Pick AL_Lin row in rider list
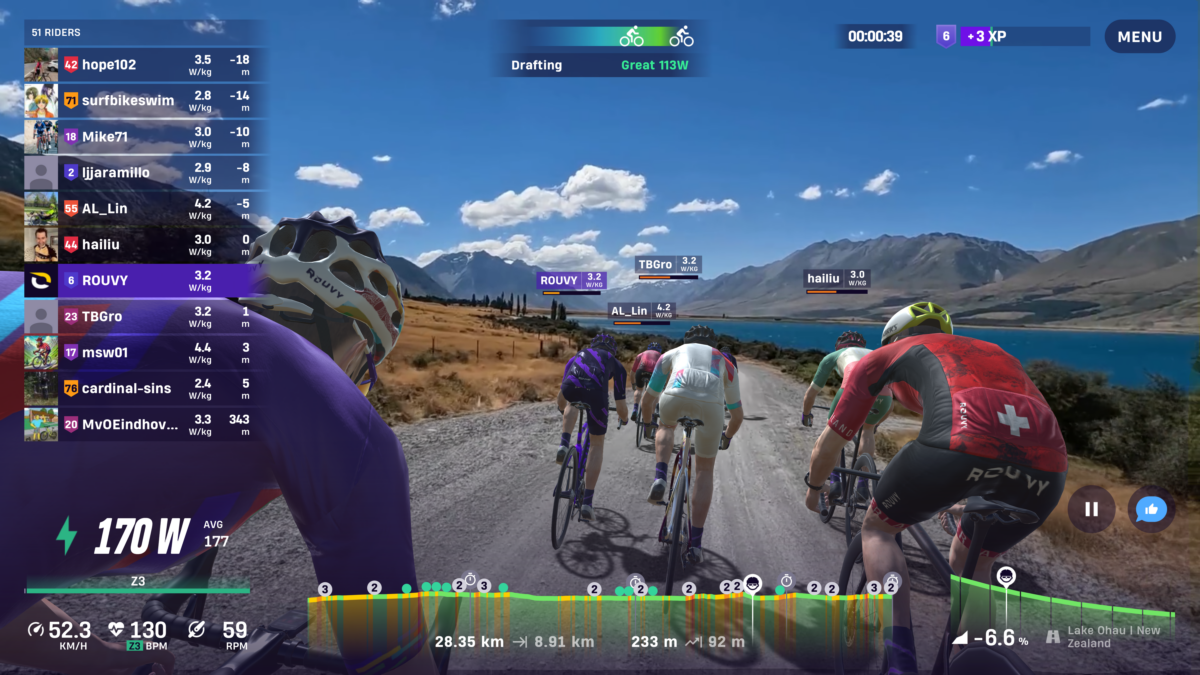 145,209
